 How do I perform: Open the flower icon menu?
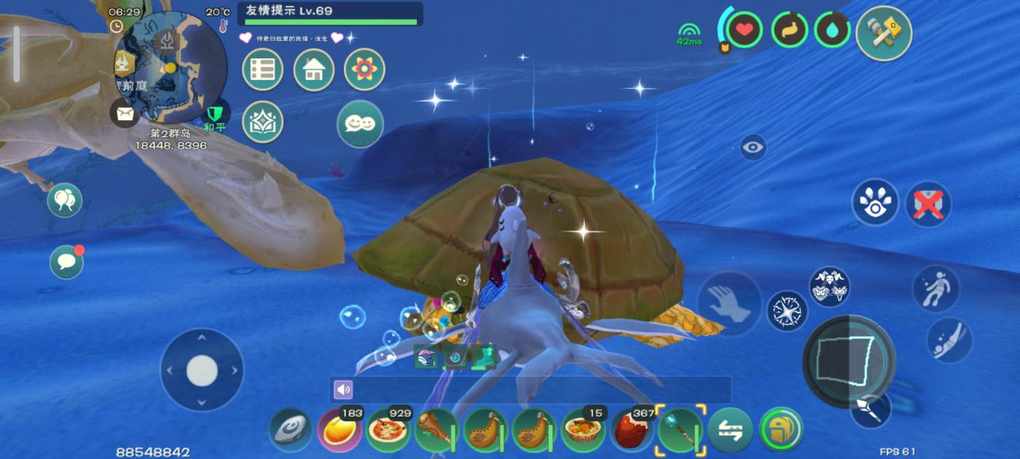pyautogui.click(x=365, y=69)
